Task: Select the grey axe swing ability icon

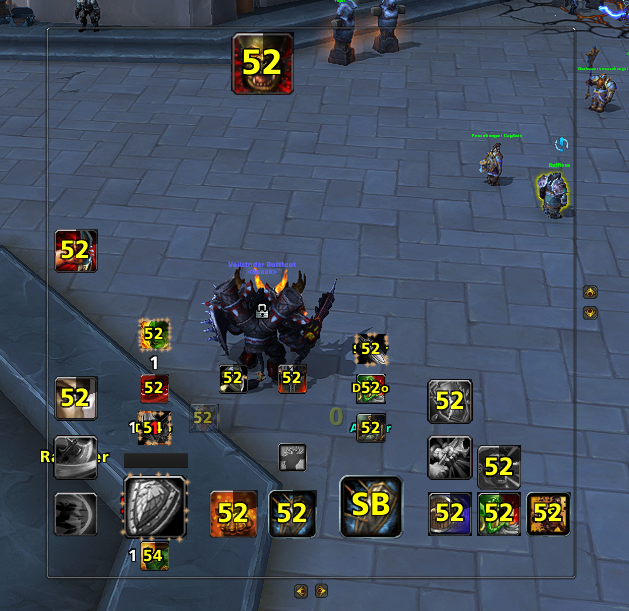Action: pos(450,457)
